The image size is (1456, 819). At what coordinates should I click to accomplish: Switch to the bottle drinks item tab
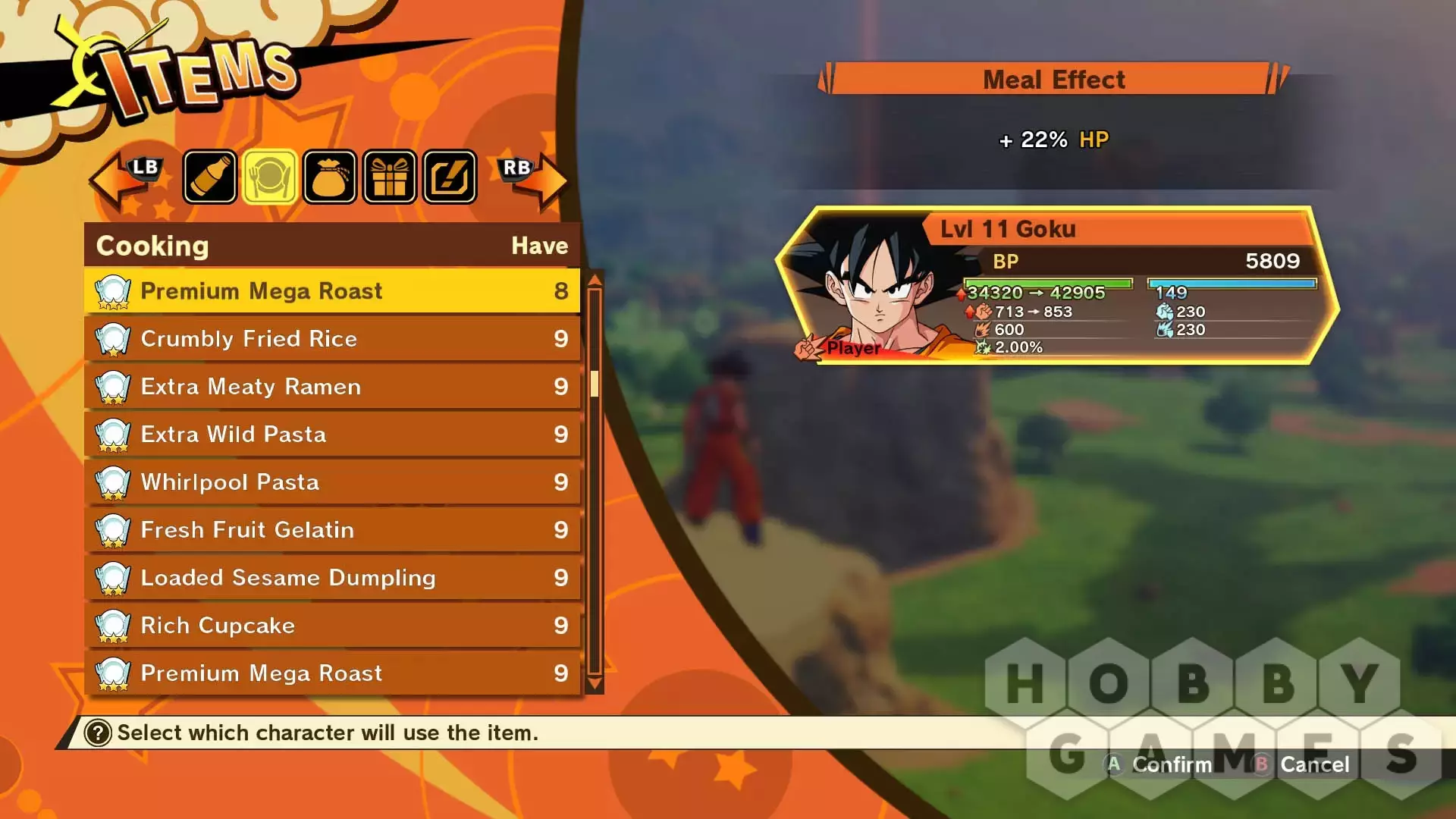coord(209,177)
